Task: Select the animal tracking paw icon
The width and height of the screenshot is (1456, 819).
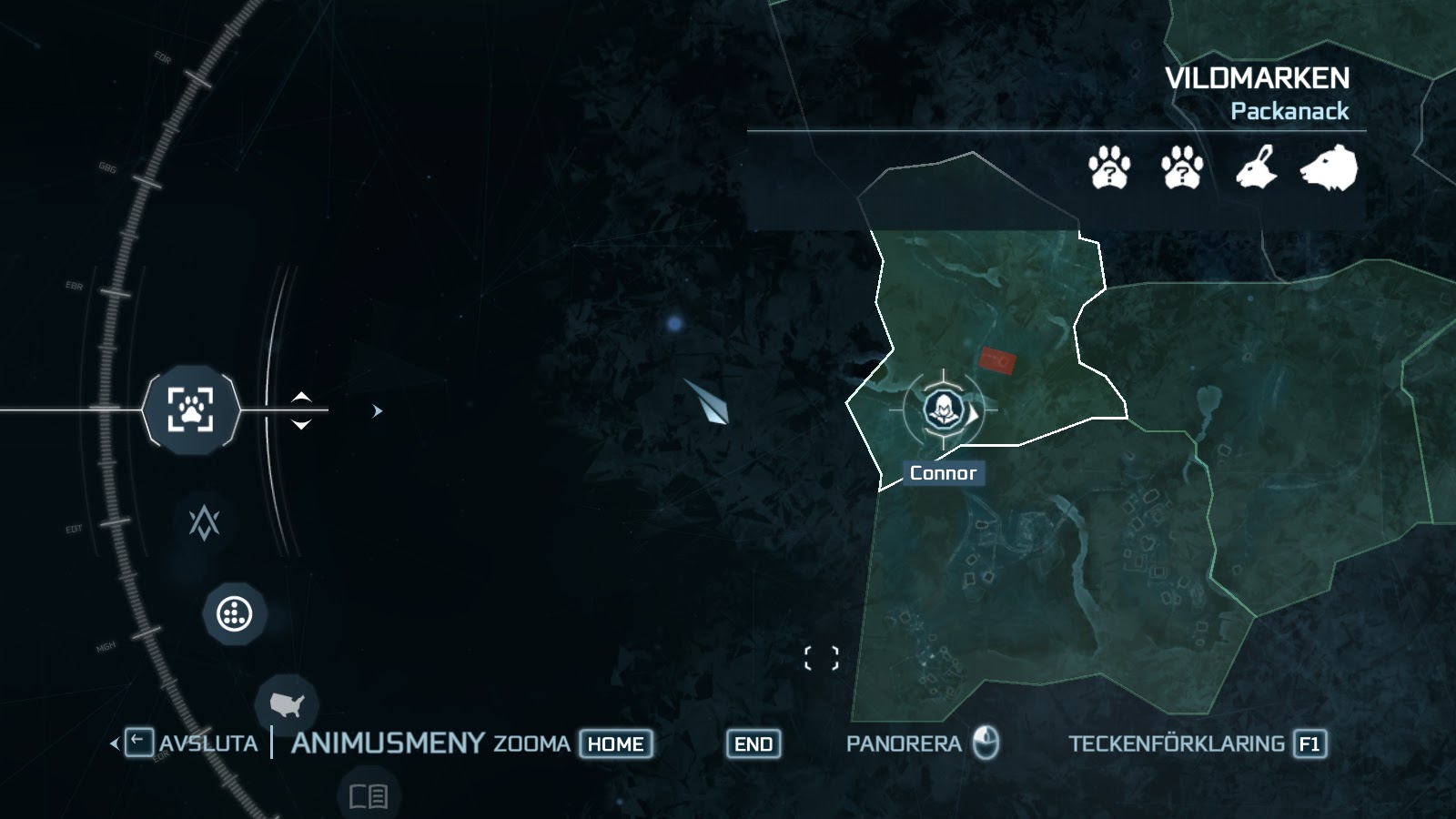Action: click(x=189, y=410)
